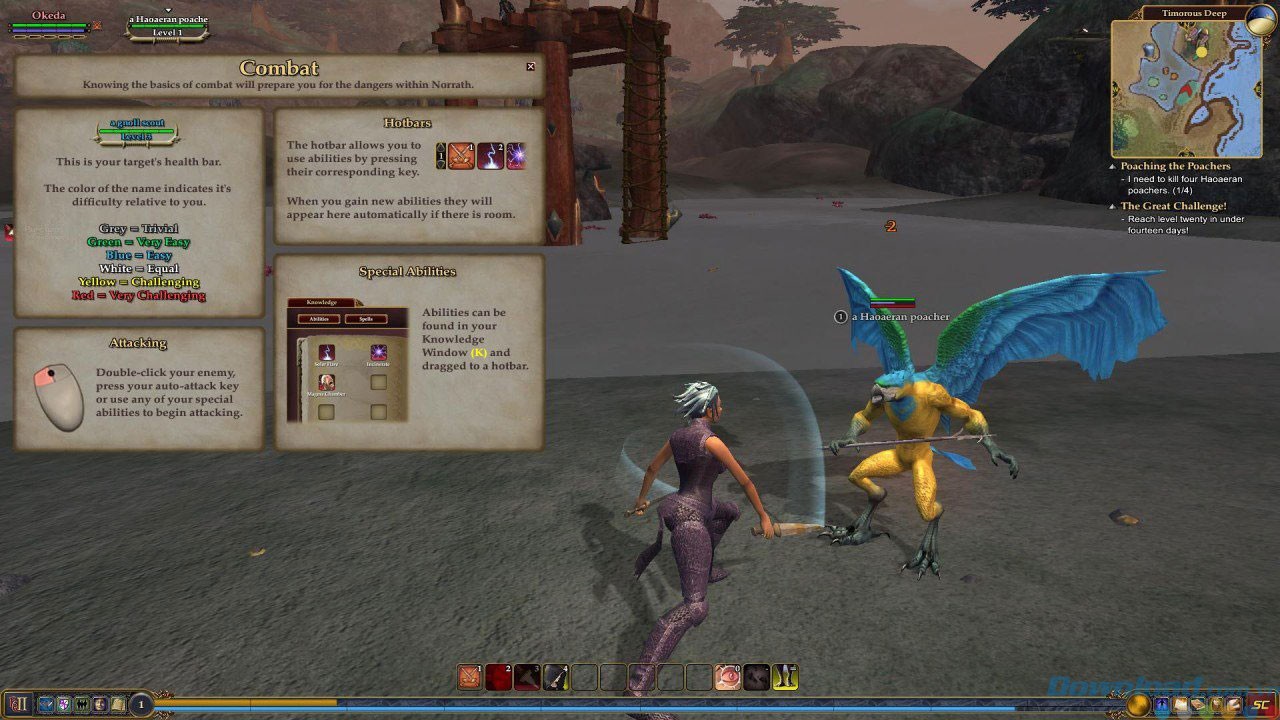Select the Poaching the Poachers quest
Image resolution: width=1280 pixels, height=720 pixels.
[x=1175, y=166]
